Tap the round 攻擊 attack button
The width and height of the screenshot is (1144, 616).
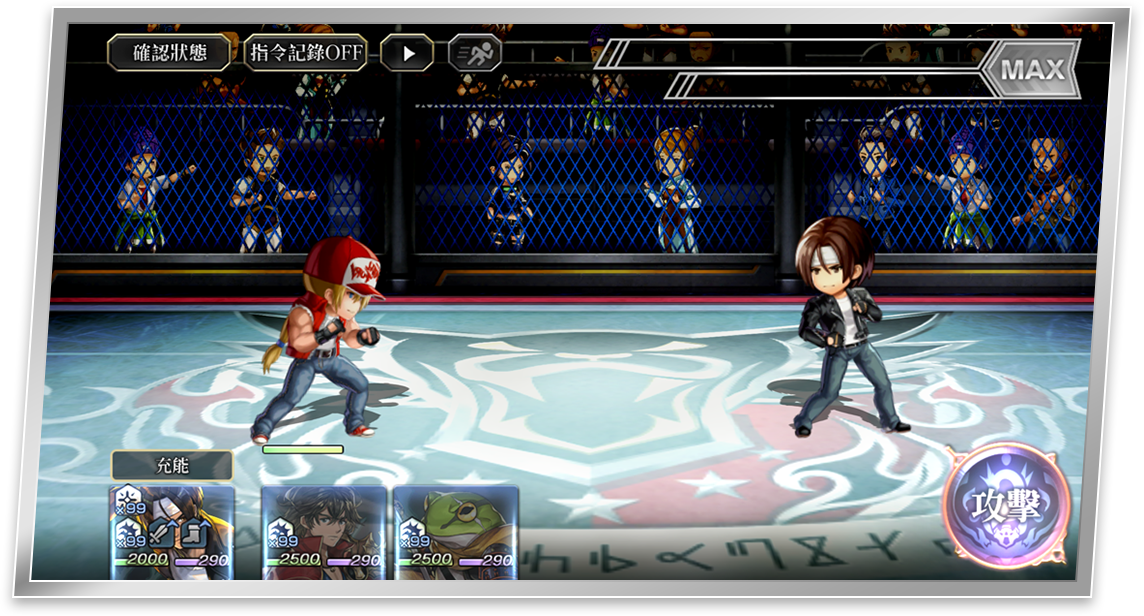tap(1006, 506)
